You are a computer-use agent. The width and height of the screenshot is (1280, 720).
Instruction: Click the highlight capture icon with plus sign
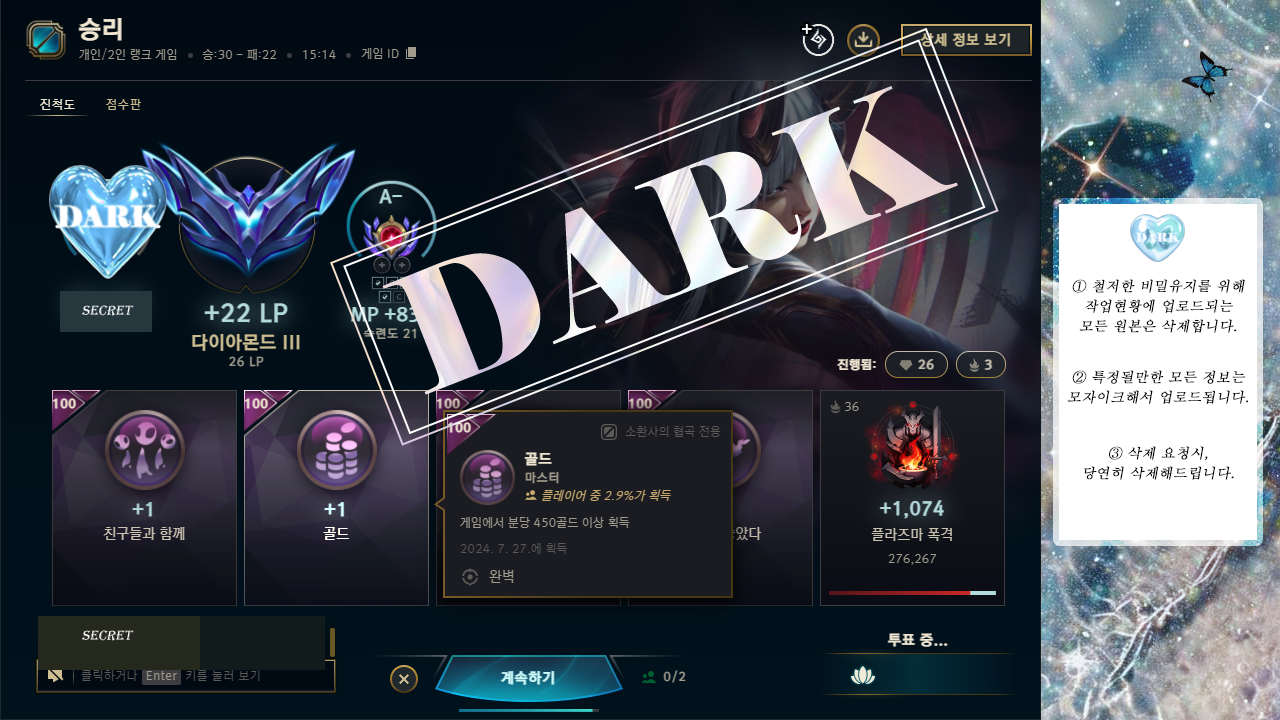816,41
